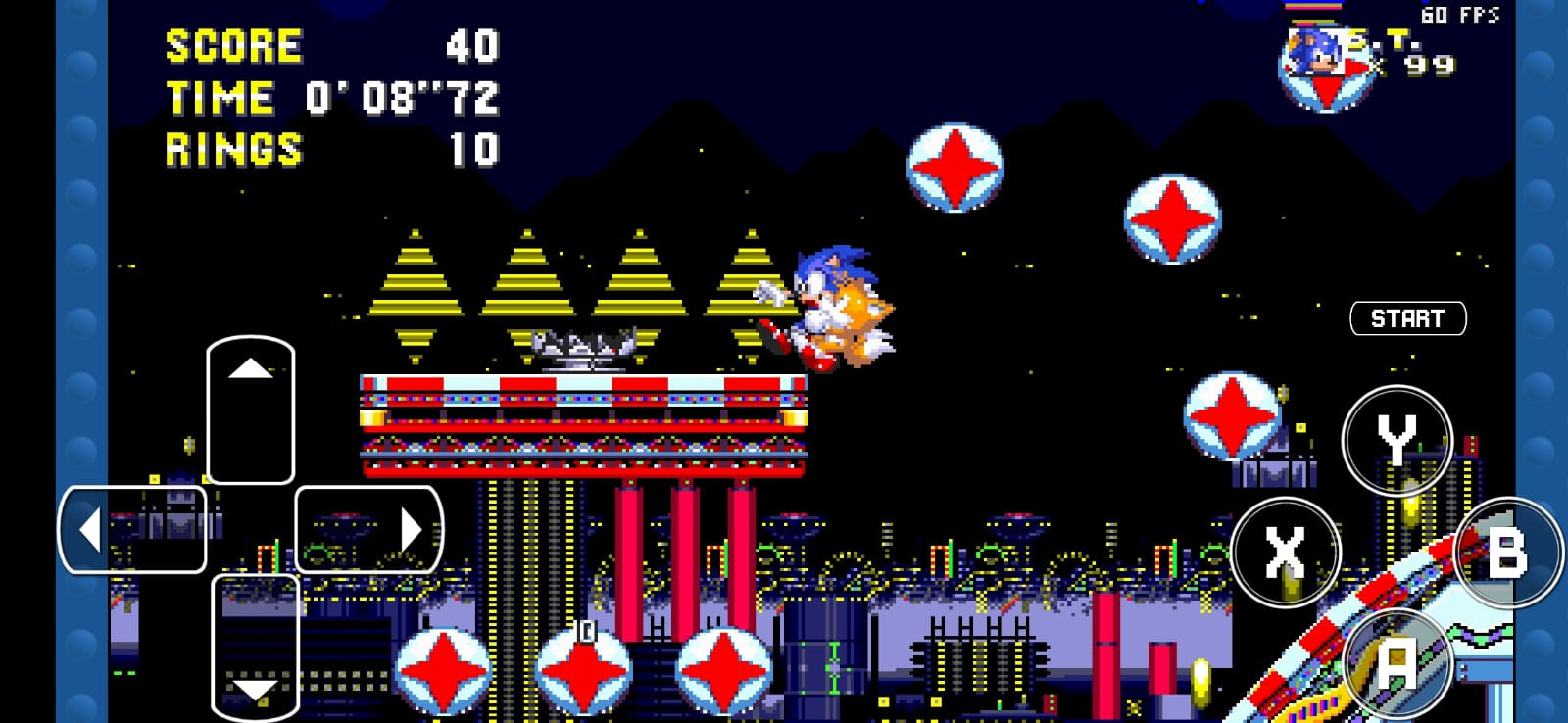Tap the D-pad left arrow
This screenshot has width=1568, height=723.
click(93, 529)
